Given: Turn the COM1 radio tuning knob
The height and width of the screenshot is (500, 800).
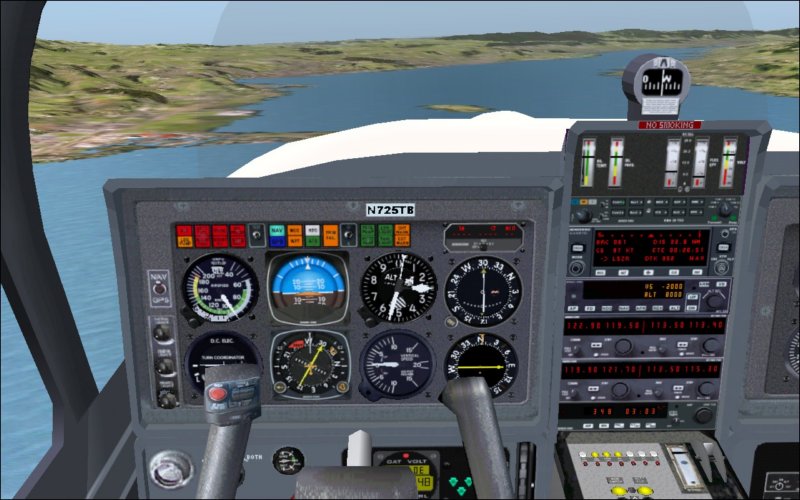Looking at the screenshot, I should [x=623, y=347].
